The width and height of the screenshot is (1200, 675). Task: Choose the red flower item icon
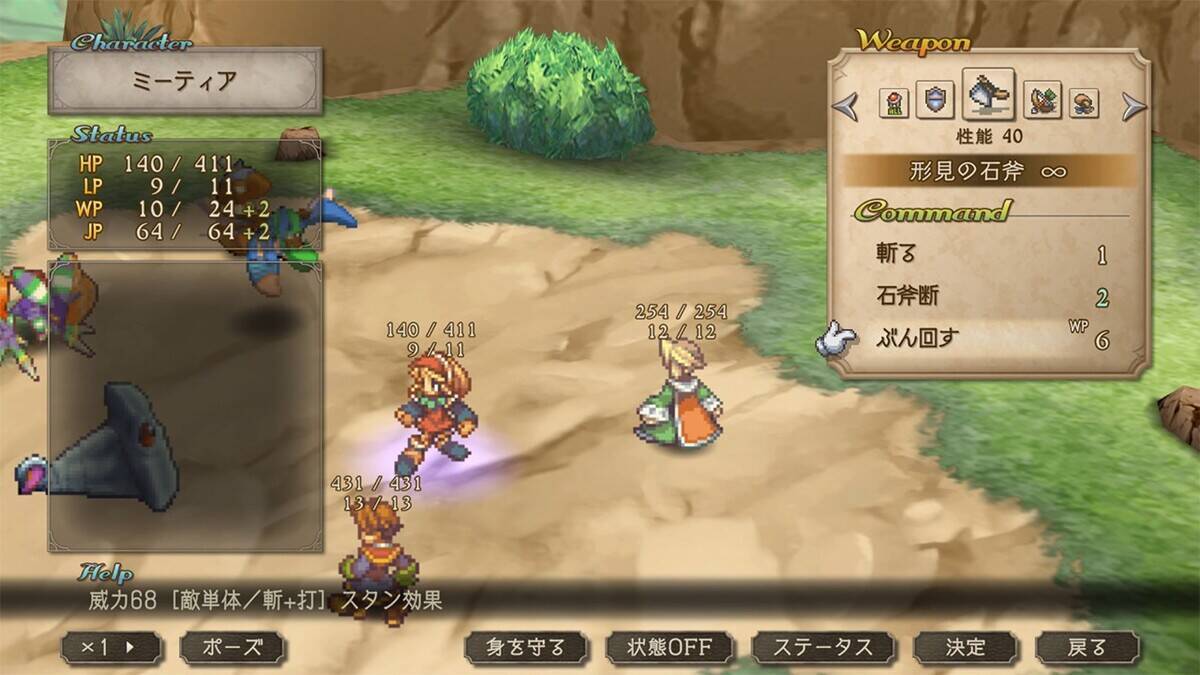point(893,103)
